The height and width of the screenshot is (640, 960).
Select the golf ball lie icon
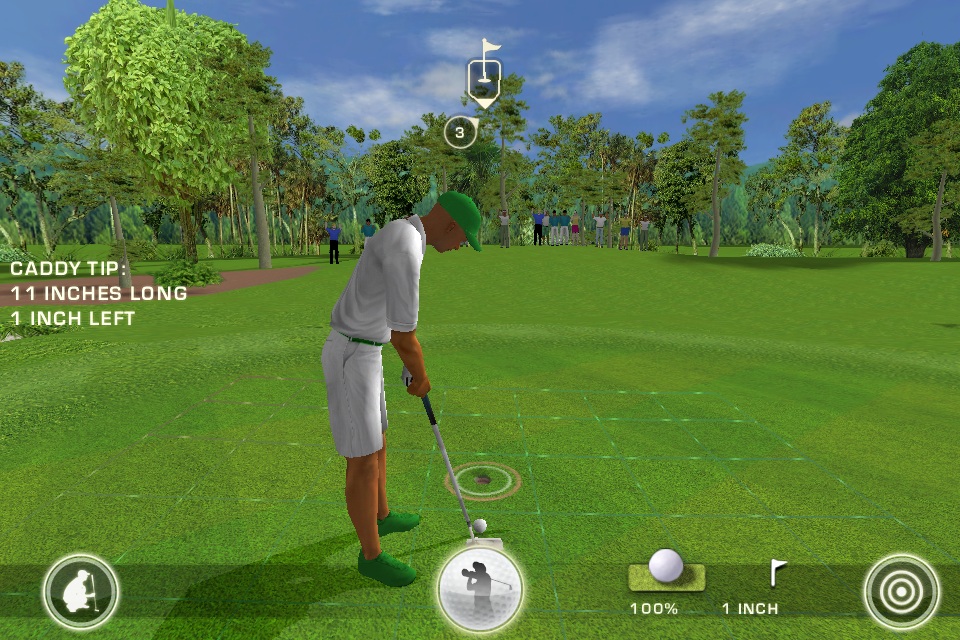click(x=666, y=568)
